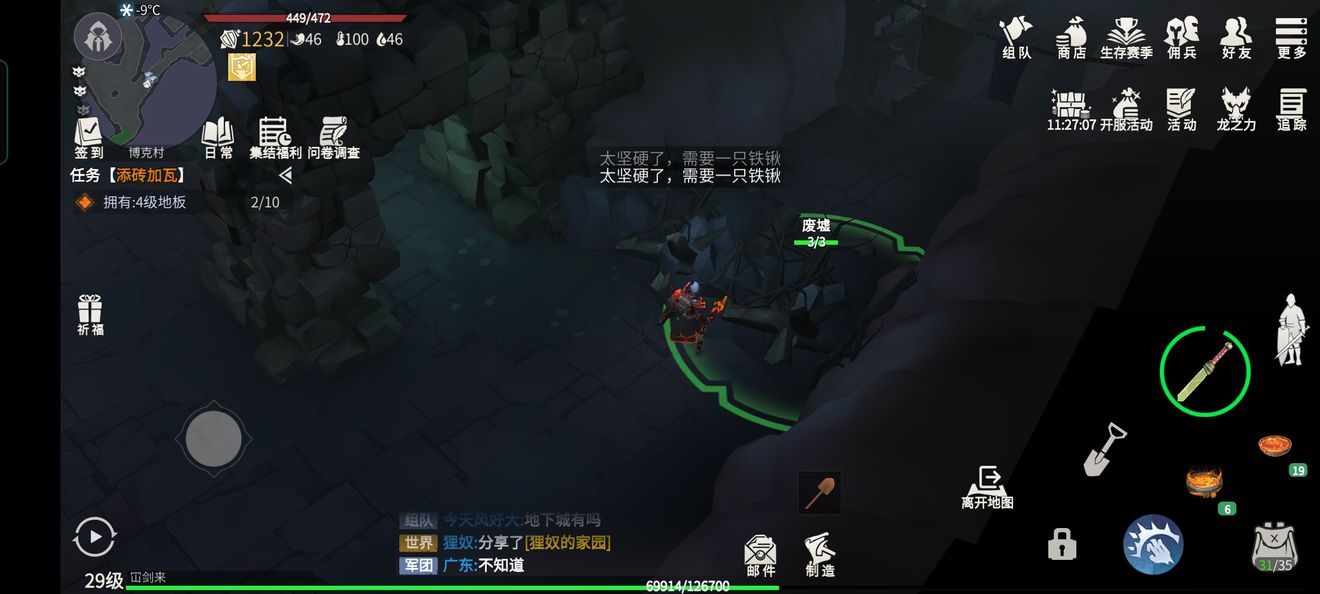Toggle the 追踪 tracking list
1320x594 pixels.
[x=1292, y=108]
